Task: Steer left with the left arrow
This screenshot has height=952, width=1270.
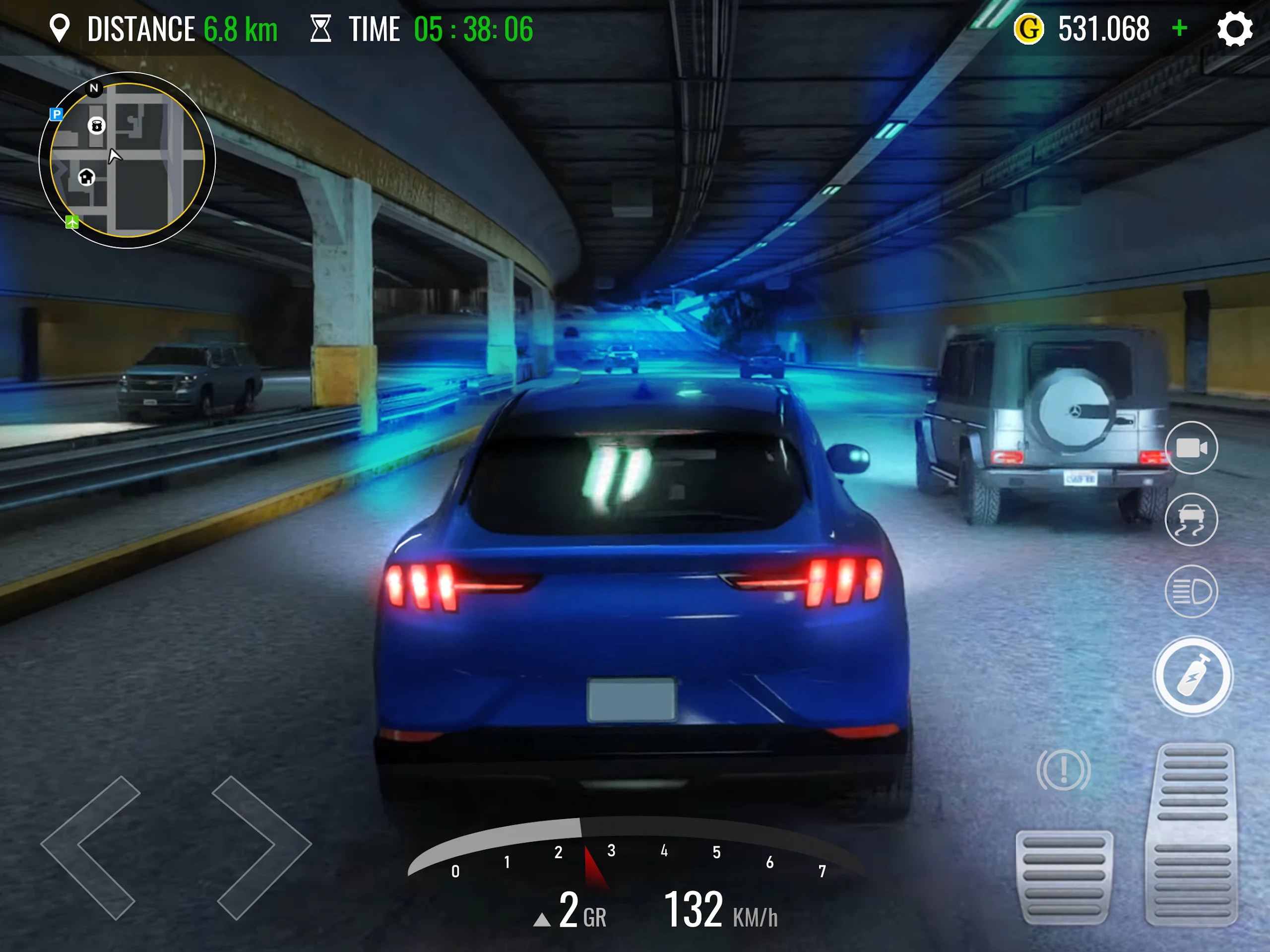Action: 92,847
